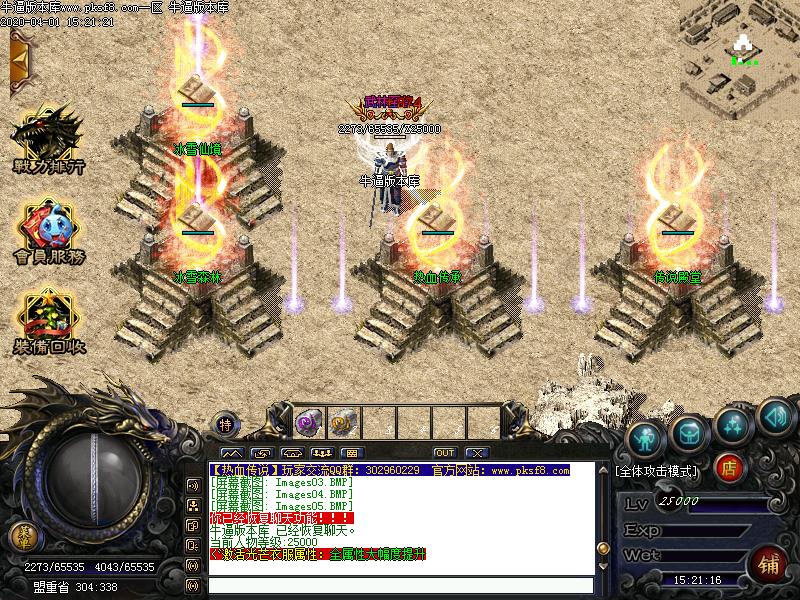Open the red 店 shop button
The width and height of the screenshot is (800, 600).
pos(730,466)
